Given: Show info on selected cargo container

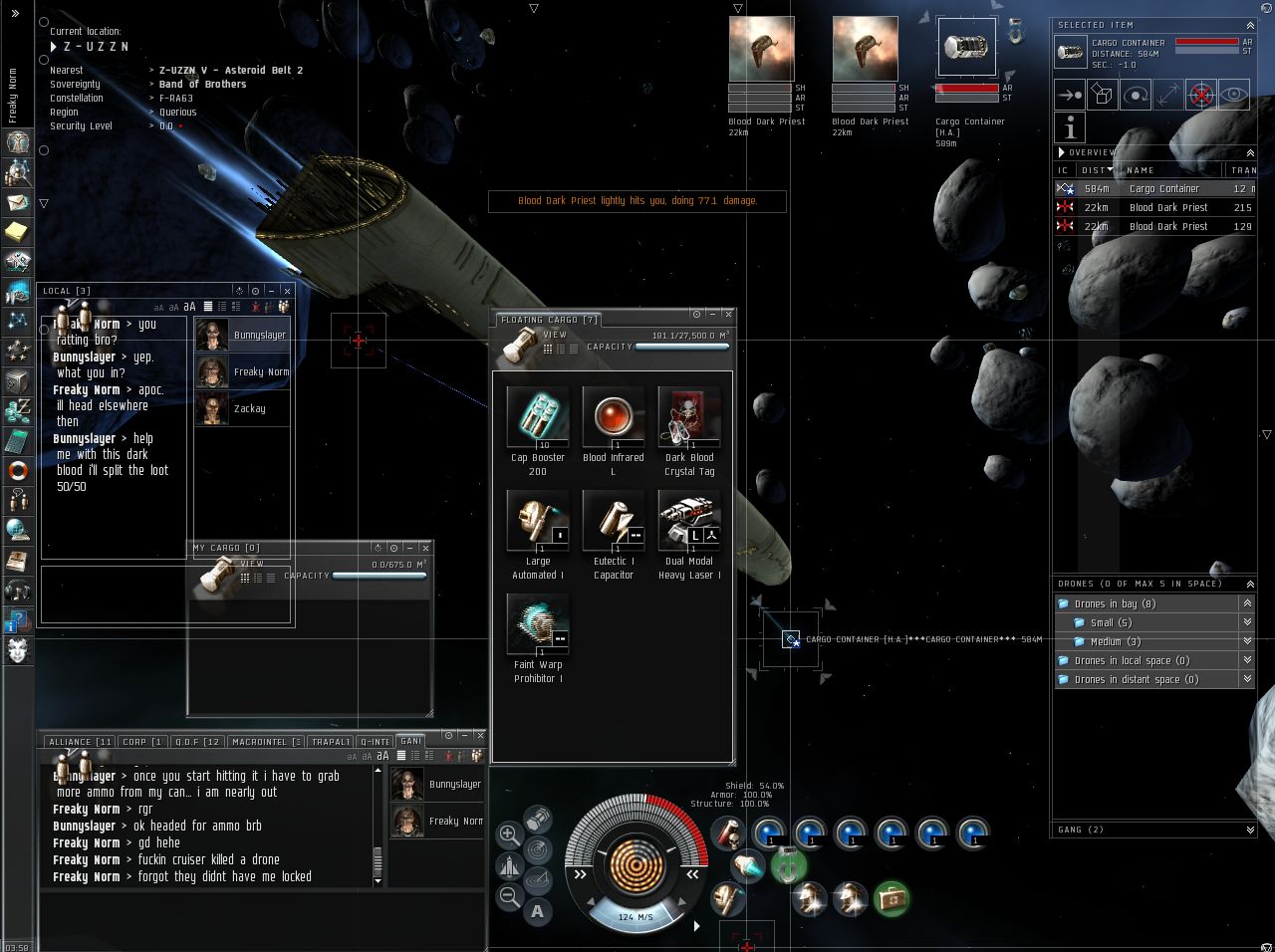Looking at the screenshot, I should (1070, 128).
